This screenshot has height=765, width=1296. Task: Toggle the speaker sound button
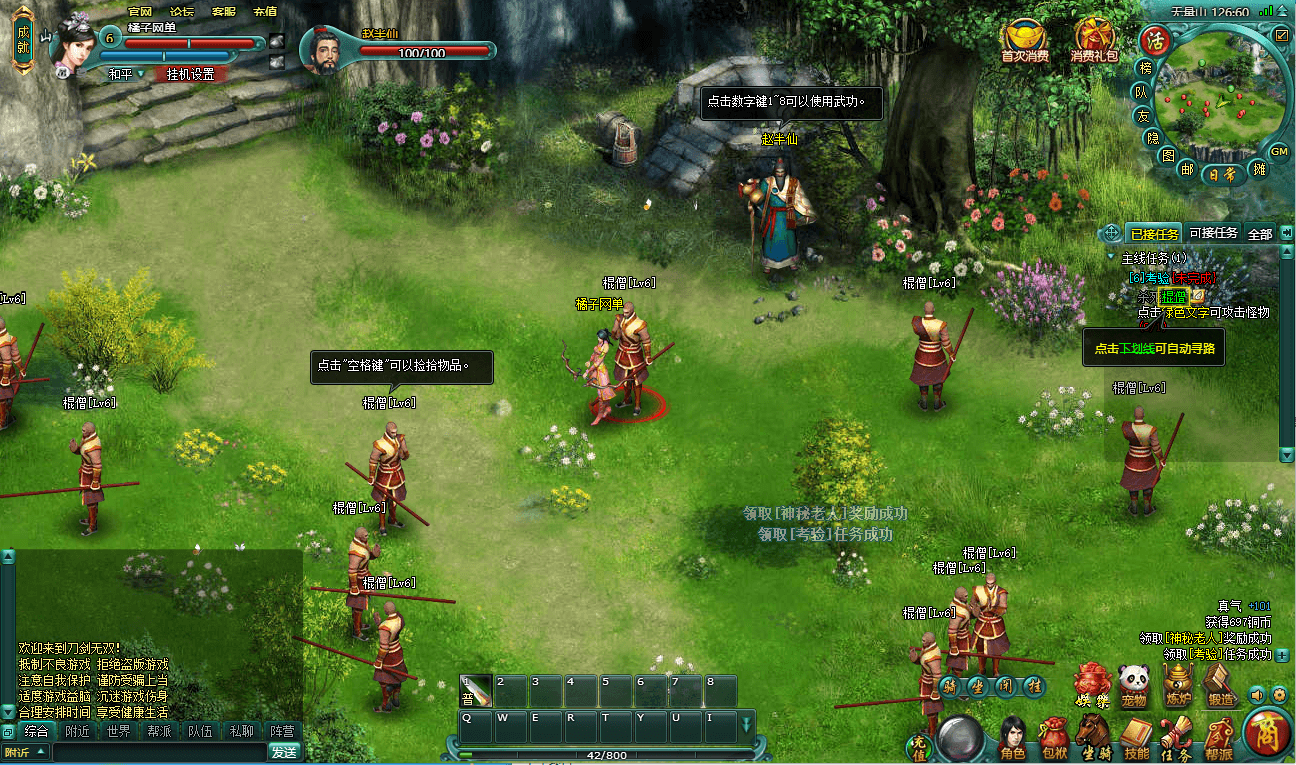(x=1256, y=694)
